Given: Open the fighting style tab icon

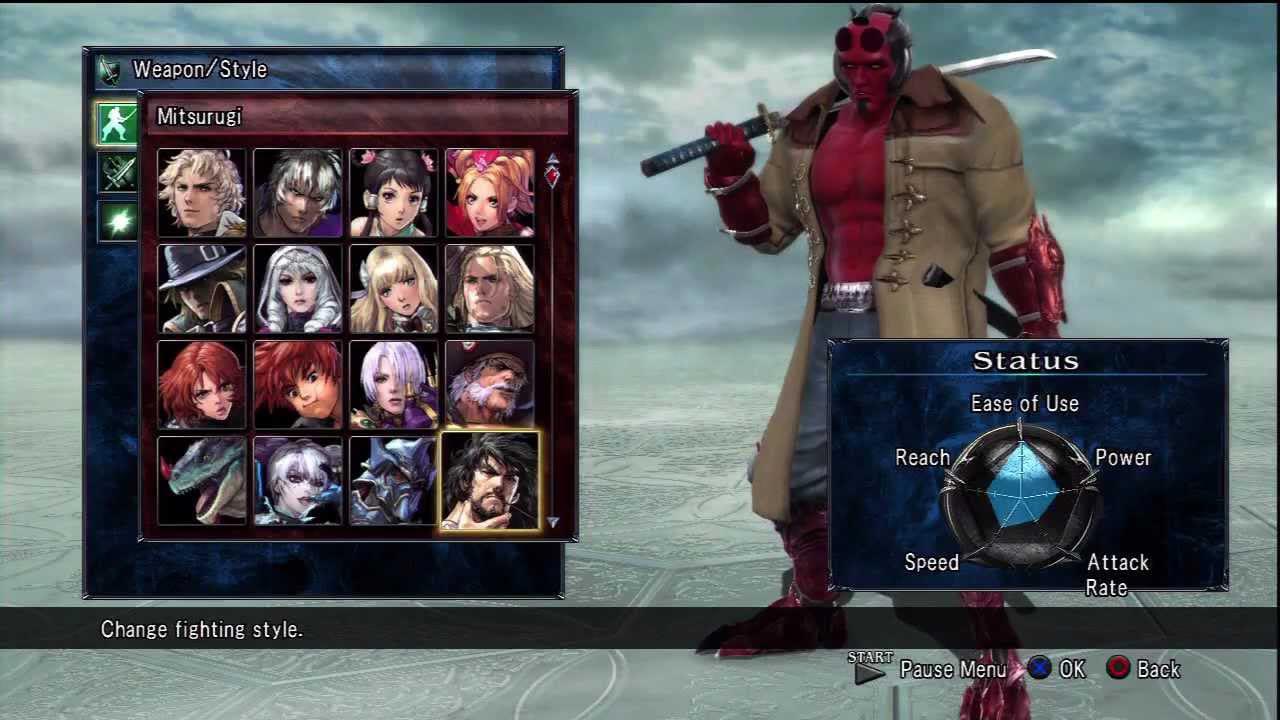Looking at the screenshot, I should click(117, 122).
